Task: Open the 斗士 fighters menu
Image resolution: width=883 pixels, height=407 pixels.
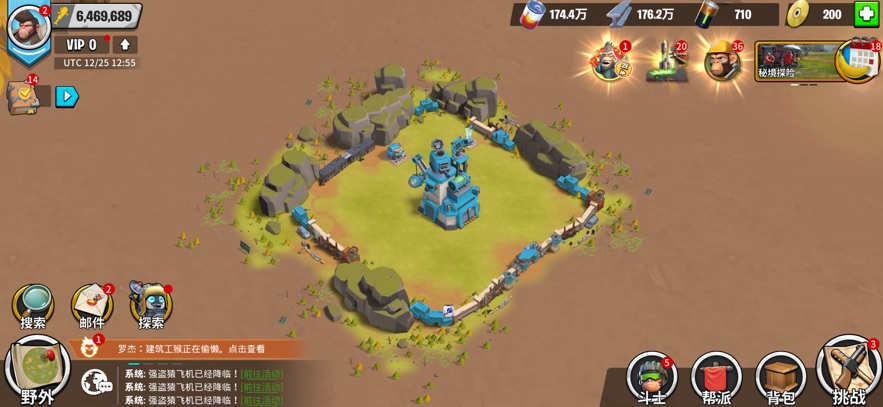Action: tap(651, 378)
